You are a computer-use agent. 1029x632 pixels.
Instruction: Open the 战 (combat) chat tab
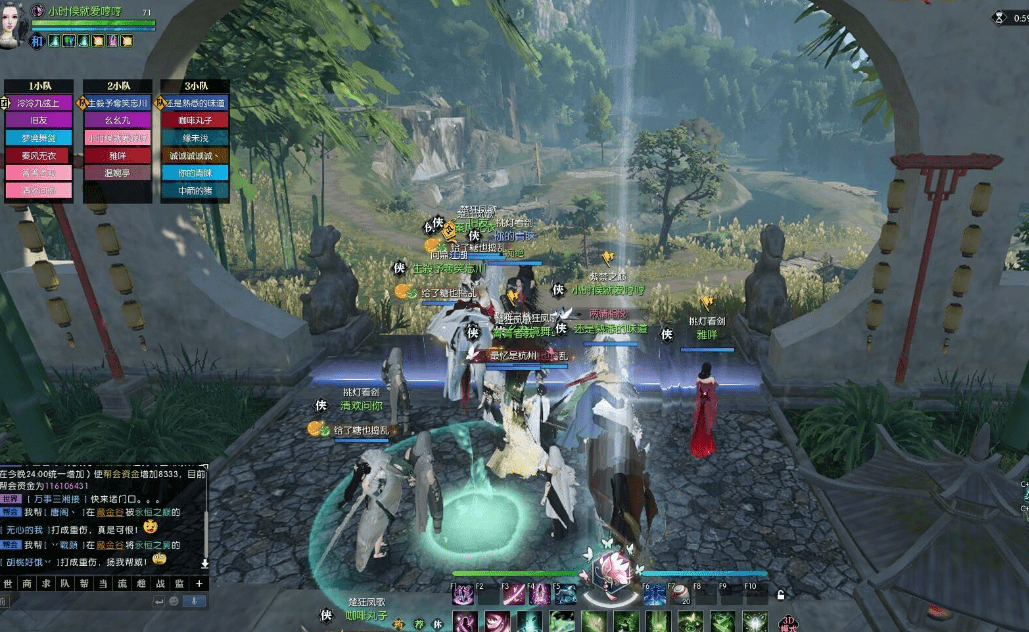tap(160, 583)
